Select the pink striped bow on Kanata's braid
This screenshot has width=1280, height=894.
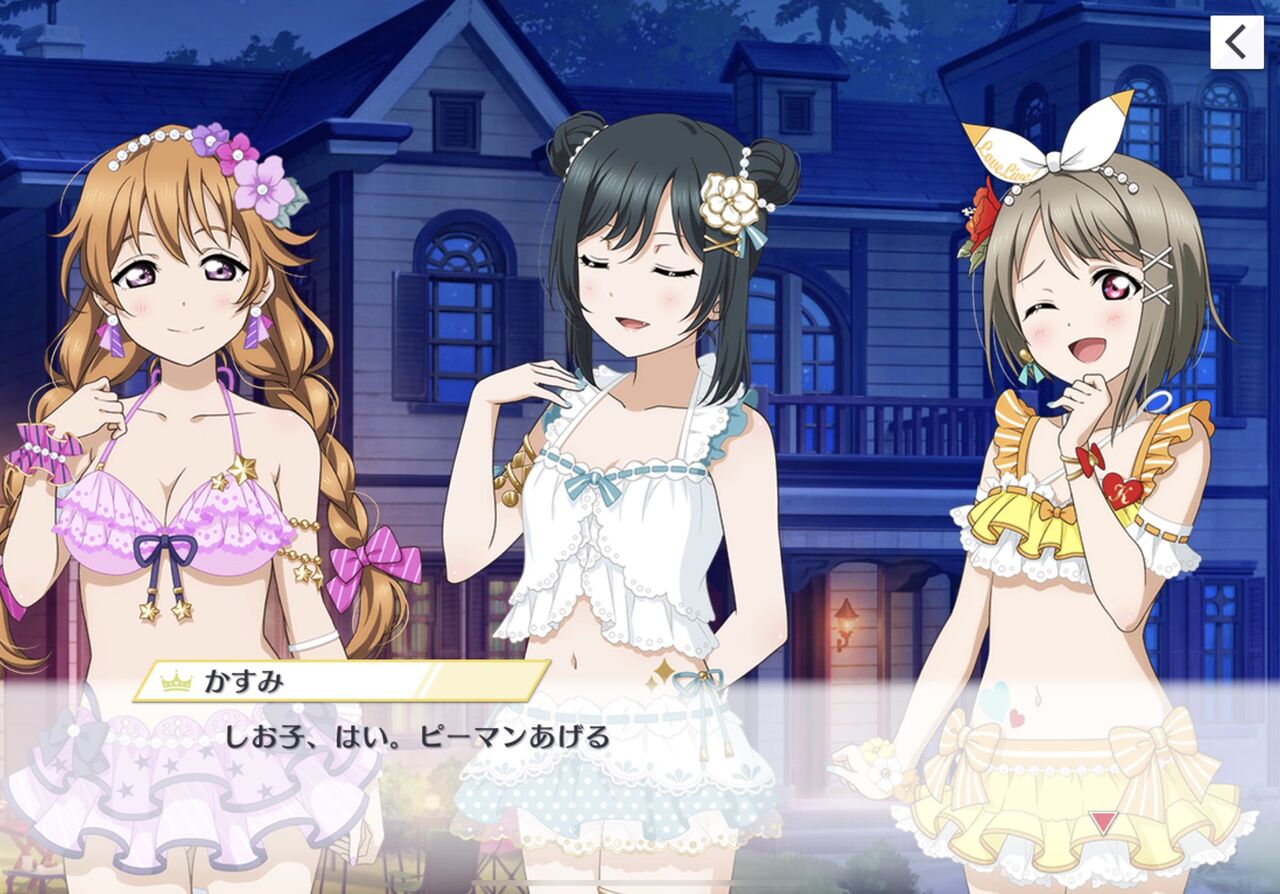(x=368, y=565)
